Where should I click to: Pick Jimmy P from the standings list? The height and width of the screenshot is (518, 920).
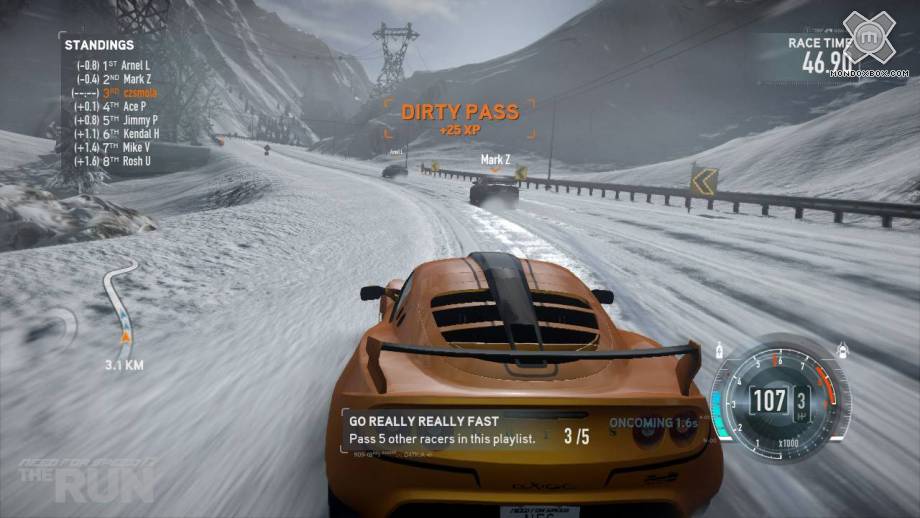click(x=116, y=120)
